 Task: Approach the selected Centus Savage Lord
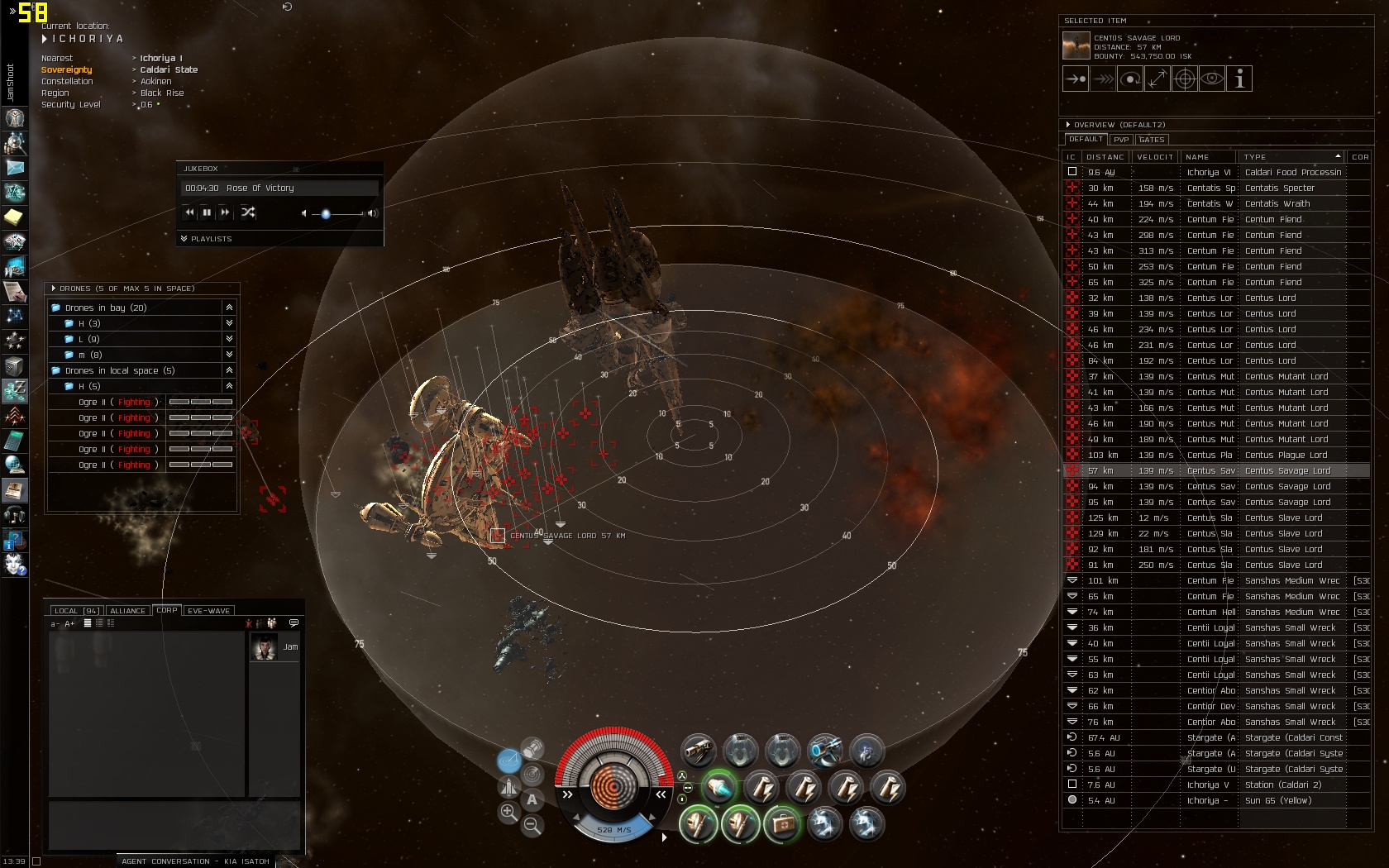(x=1076, y=79)
